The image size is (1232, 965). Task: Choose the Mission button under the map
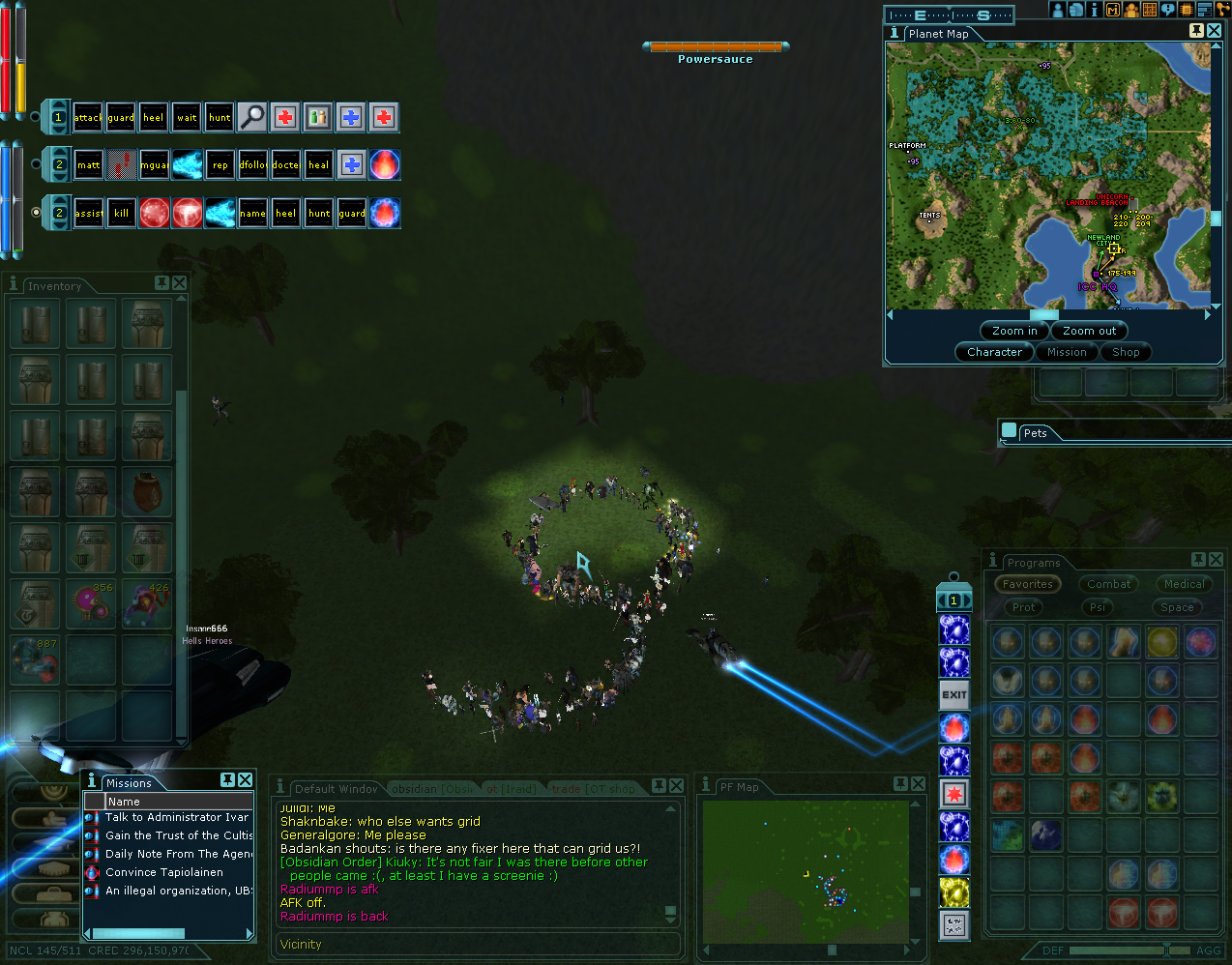(x=1066, y=352)
